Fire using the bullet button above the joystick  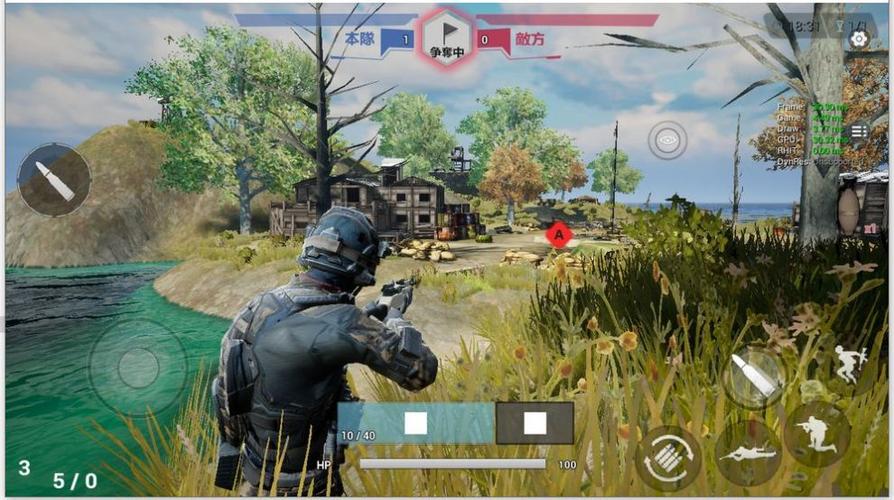54,180
